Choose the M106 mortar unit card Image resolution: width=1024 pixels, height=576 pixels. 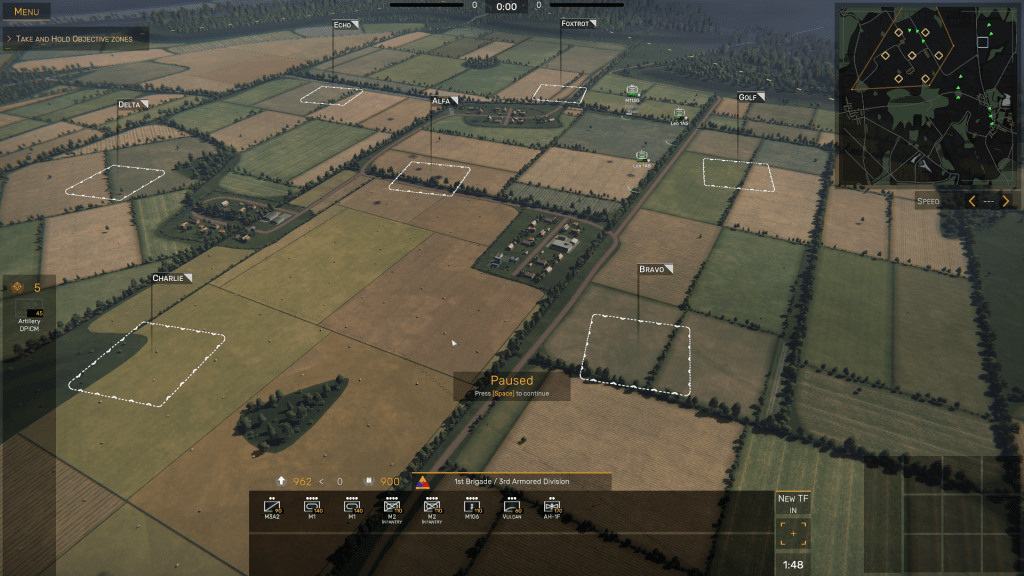472,510
